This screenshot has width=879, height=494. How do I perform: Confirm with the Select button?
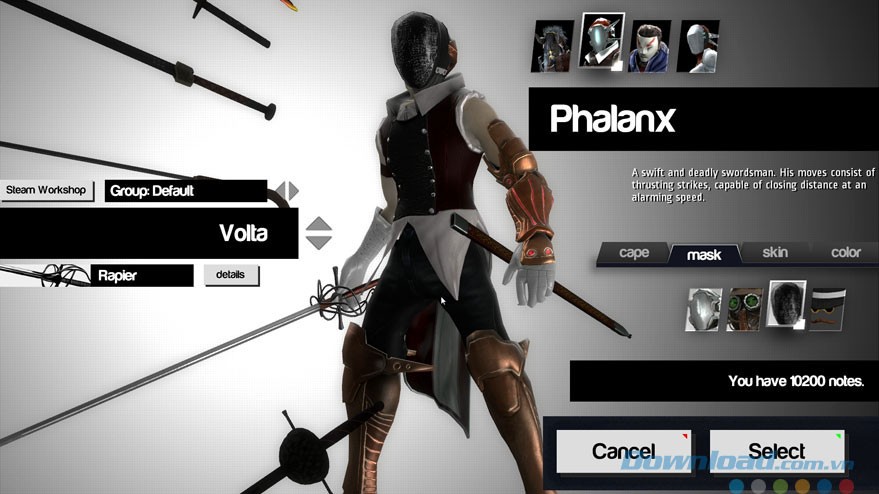(777, 451)
